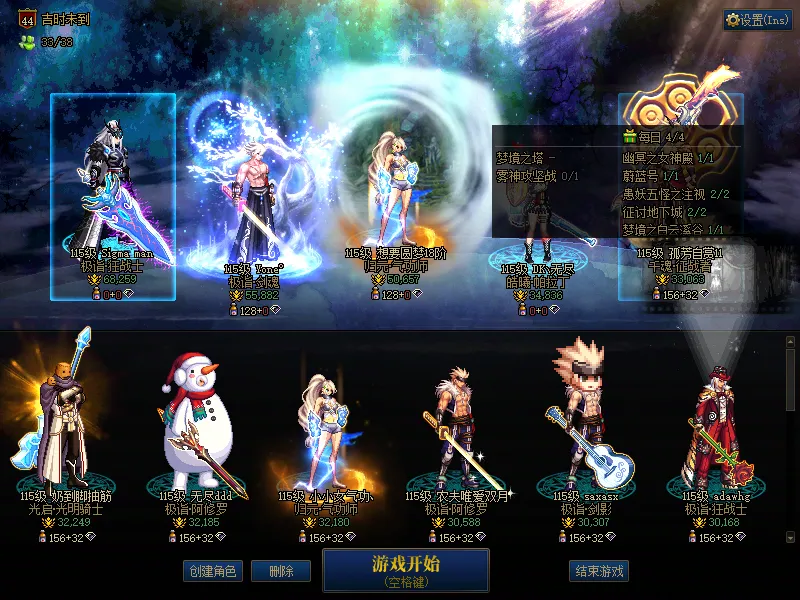The height and width of the screenshot is (600, 800).
Task: Select the 光启·光明骑士 holy knight character
Action: 63,430
